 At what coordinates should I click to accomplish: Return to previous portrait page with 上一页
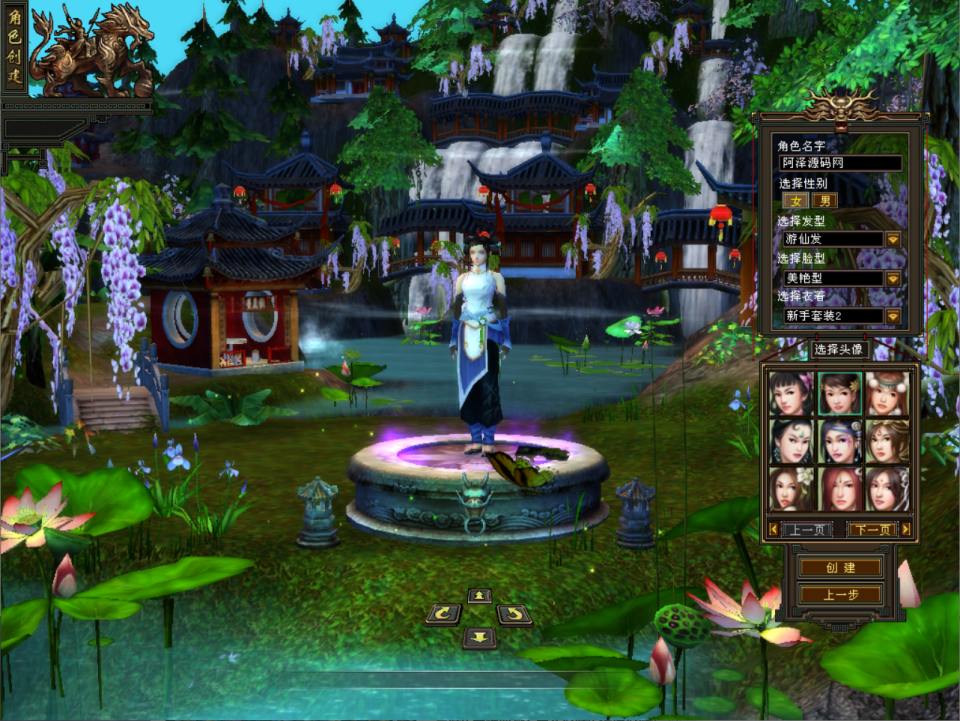click(x=806, y=529)
